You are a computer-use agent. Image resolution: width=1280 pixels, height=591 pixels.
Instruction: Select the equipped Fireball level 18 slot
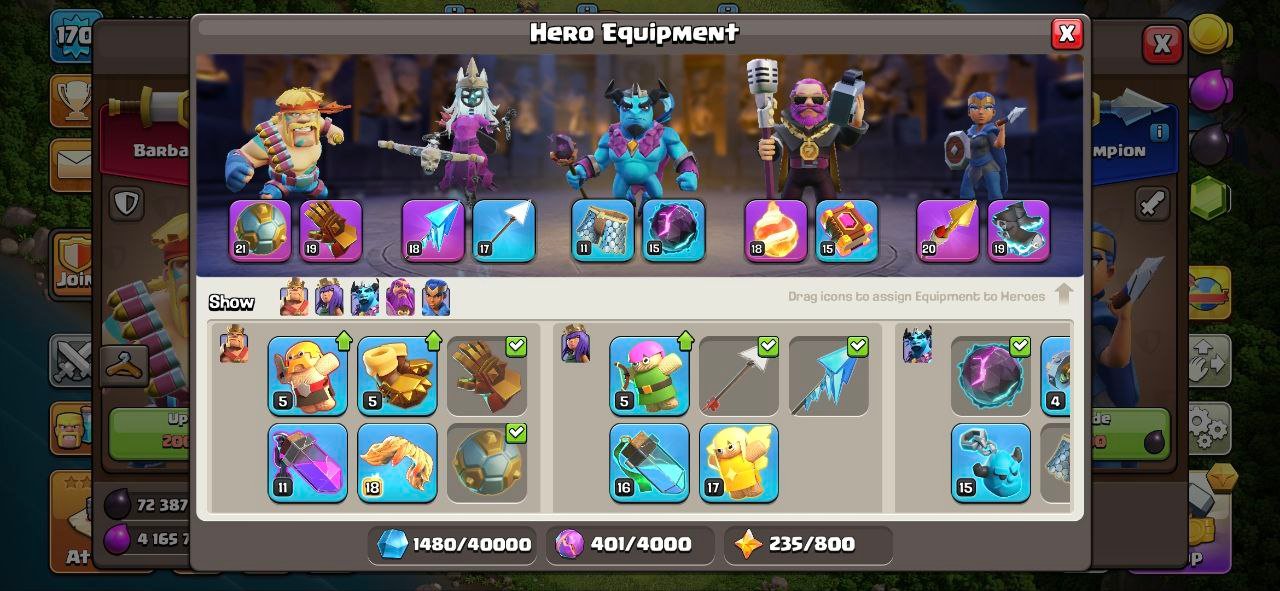[775, 231]
